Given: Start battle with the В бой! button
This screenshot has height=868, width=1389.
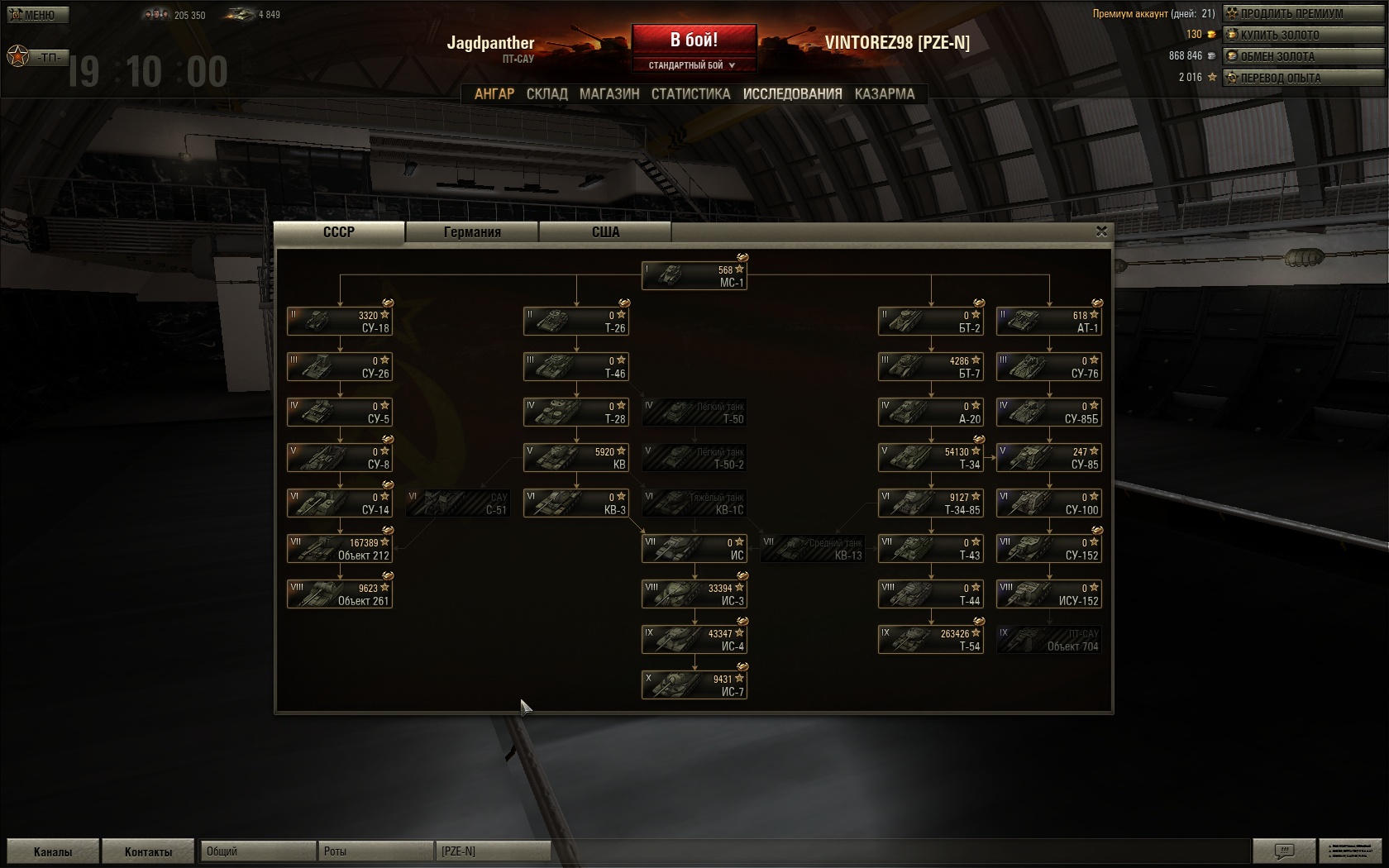Looking at the screenshot, I should click(x=694, y=40).
